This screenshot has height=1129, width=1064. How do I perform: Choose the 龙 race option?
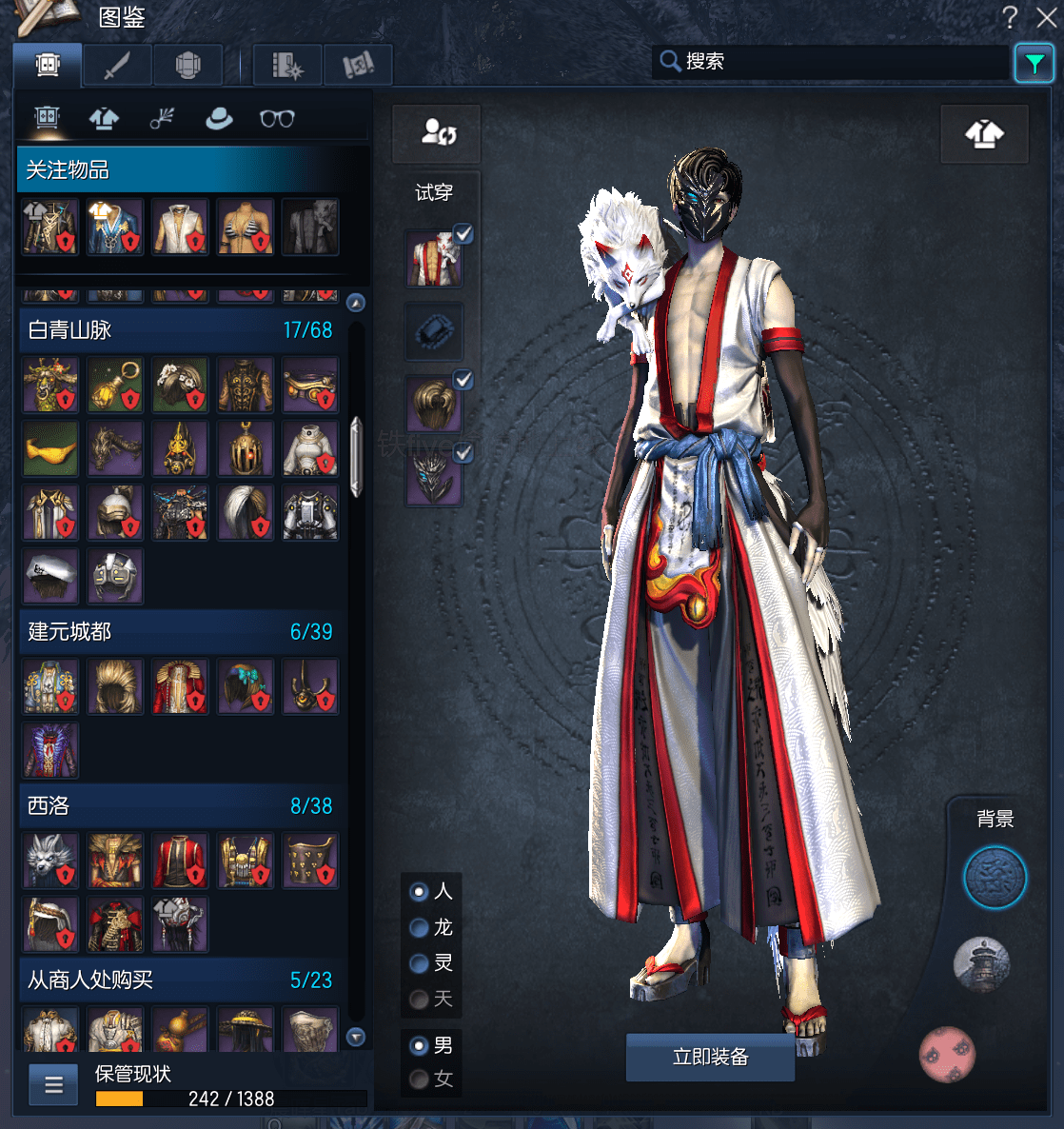pos(419,927)
